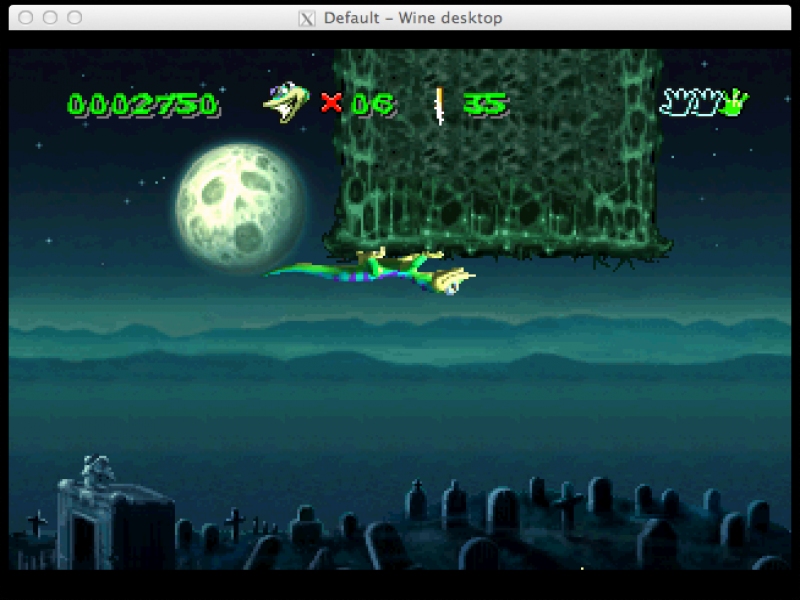
Task: Click the golden collectible icon beside 35
Action: pos(438,104)
